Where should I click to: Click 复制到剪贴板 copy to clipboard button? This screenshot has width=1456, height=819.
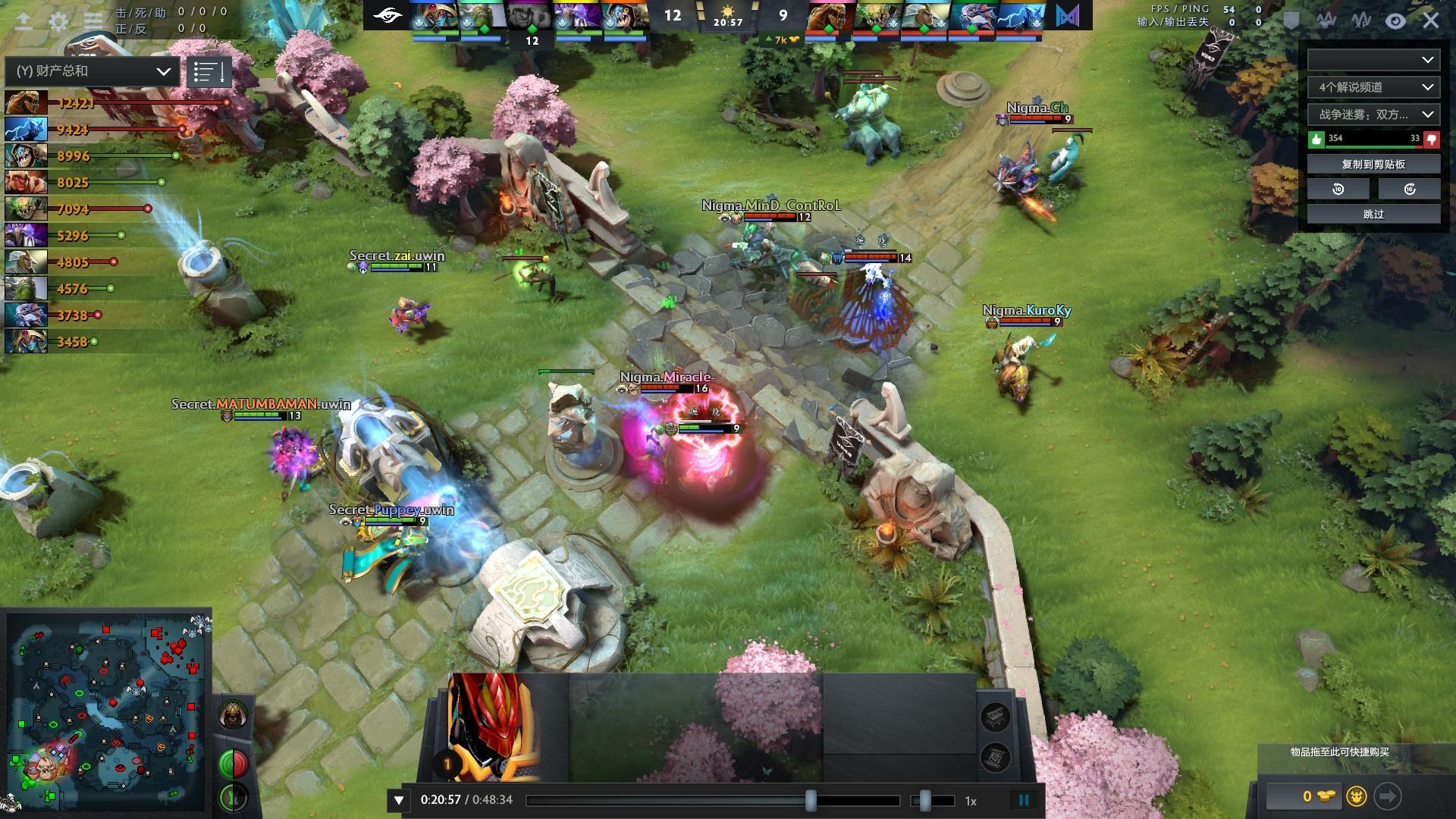[x=1373, y=164]
